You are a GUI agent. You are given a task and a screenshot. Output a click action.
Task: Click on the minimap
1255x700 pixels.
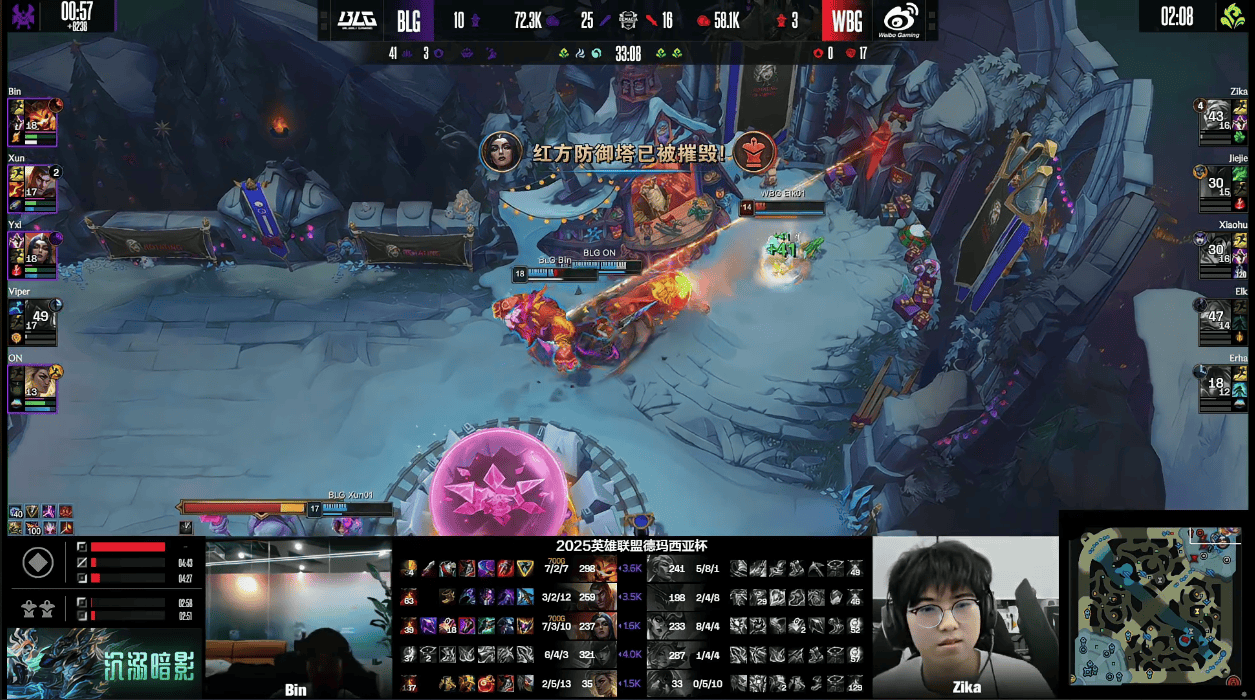[x=1156, y=605]
